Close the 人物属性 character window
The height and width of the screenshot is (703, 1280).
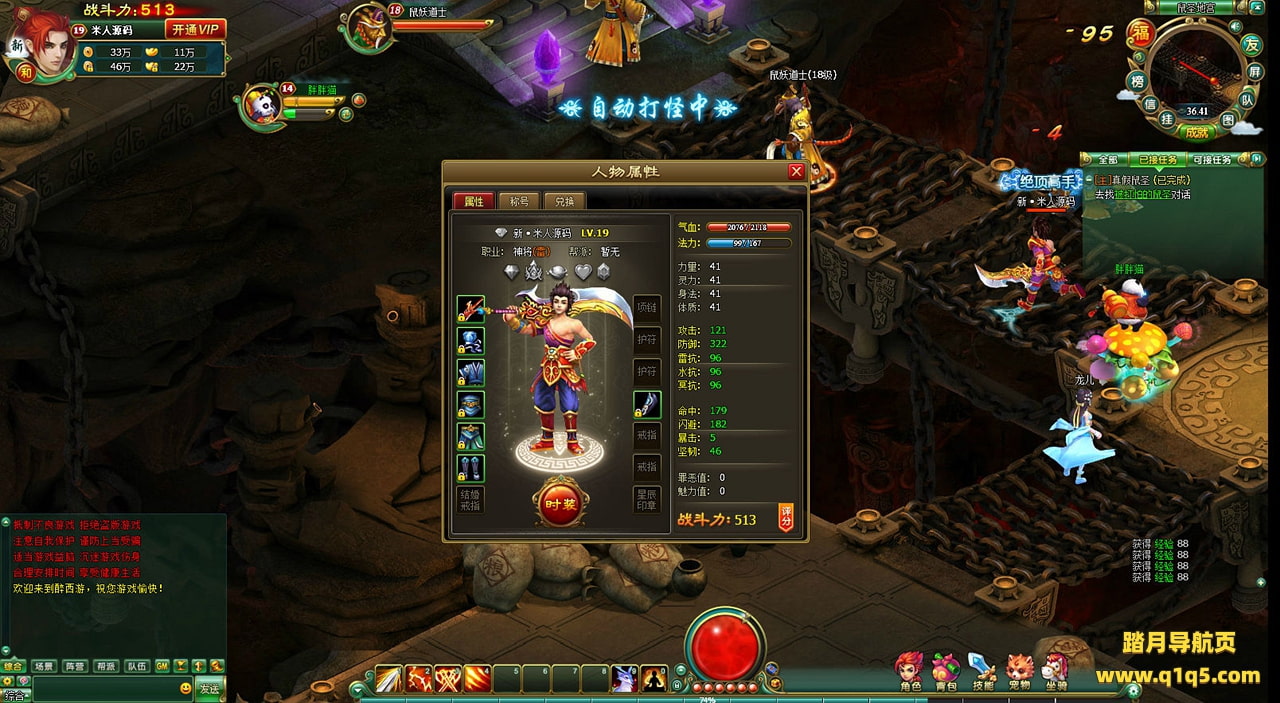click(796, 171)
